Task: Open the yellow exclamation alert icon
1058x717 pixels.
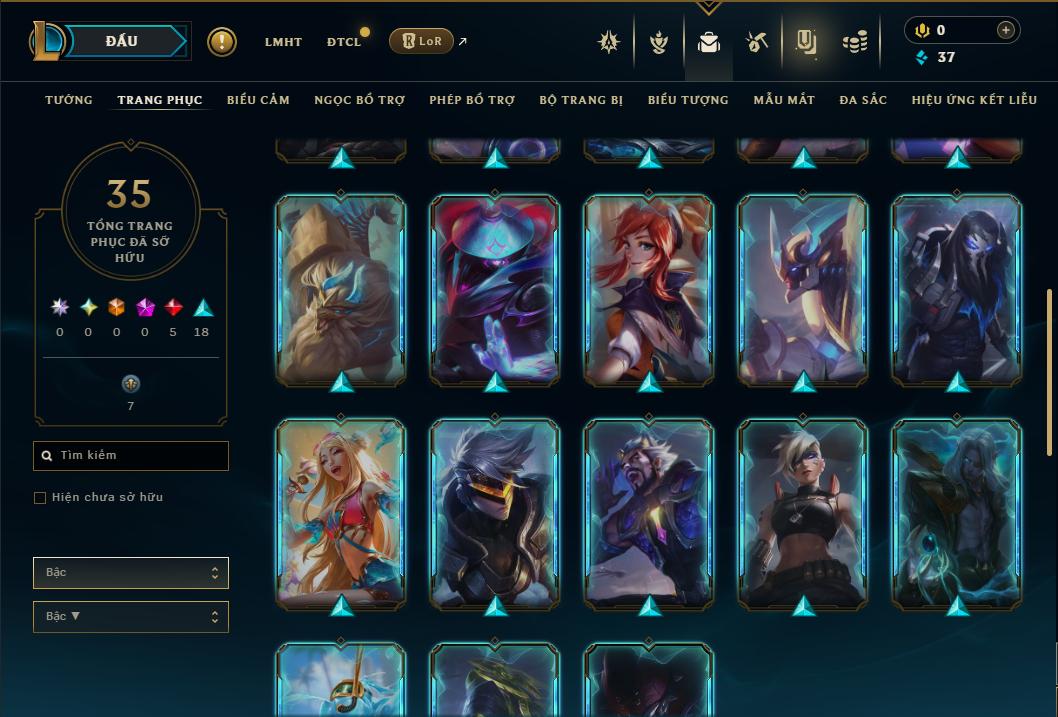Action: (222, 42)
